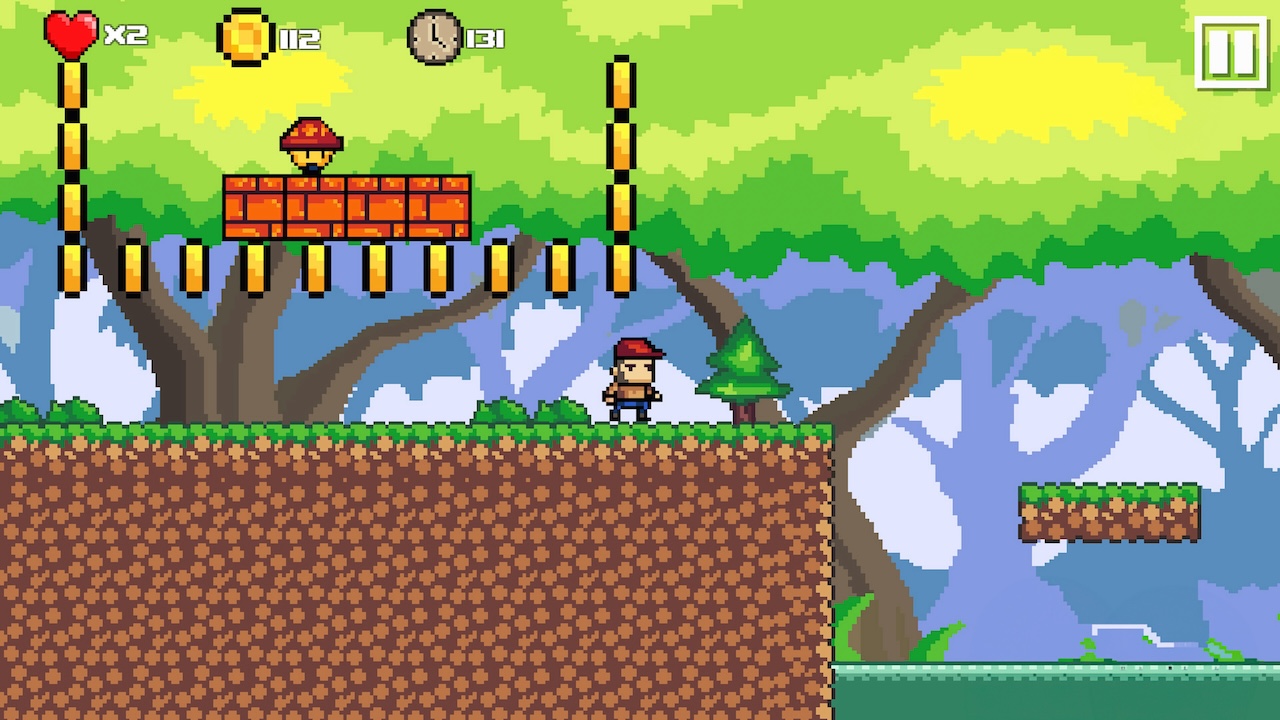The height and width of the screenshot is (720, 1280).
Task: Click the floating grass platform on the right
Action: coord(1108,510)
